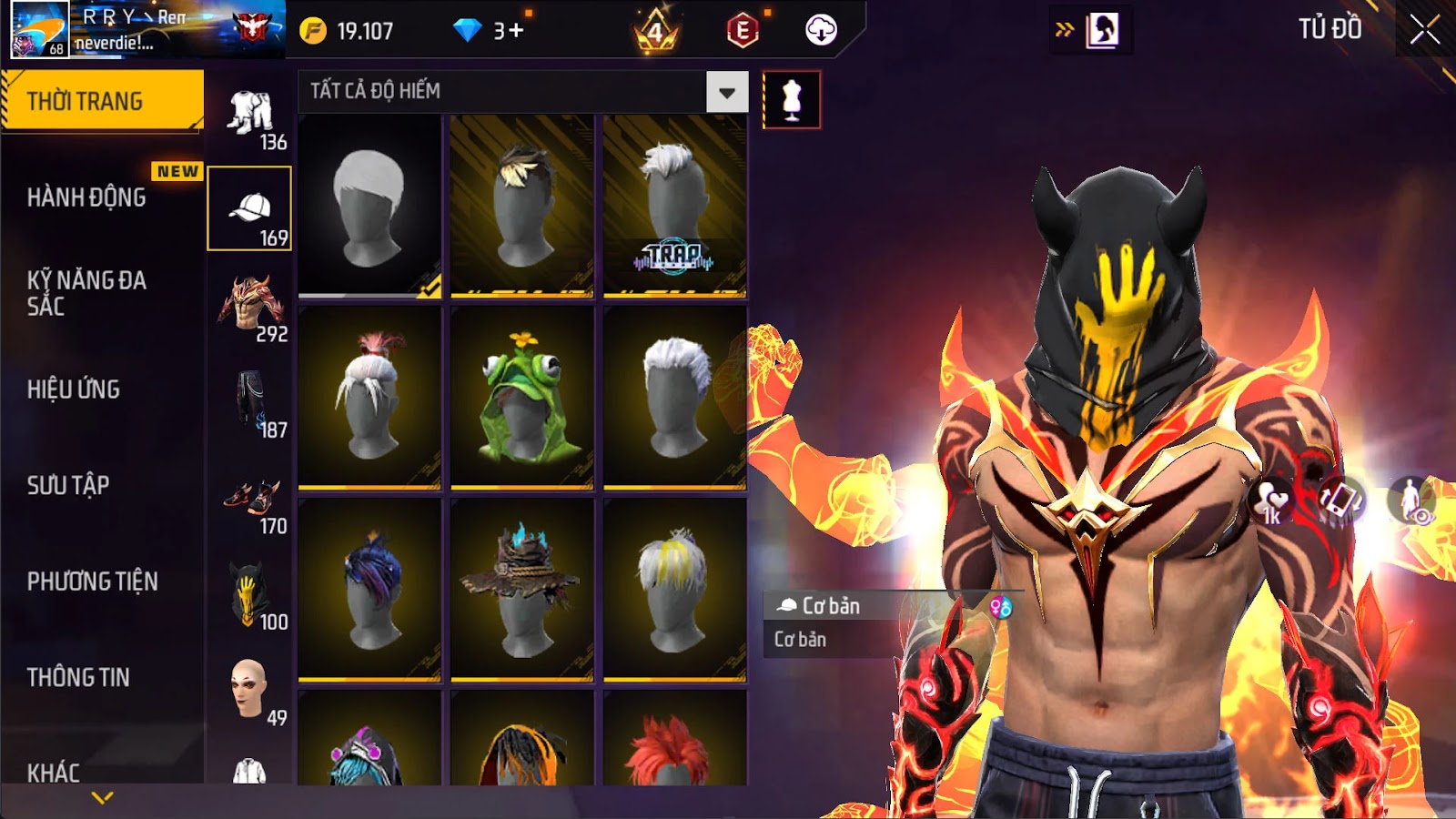1456x819 pixels.
Task: Equip the TRAP white hair item
Action: [674, 207]
